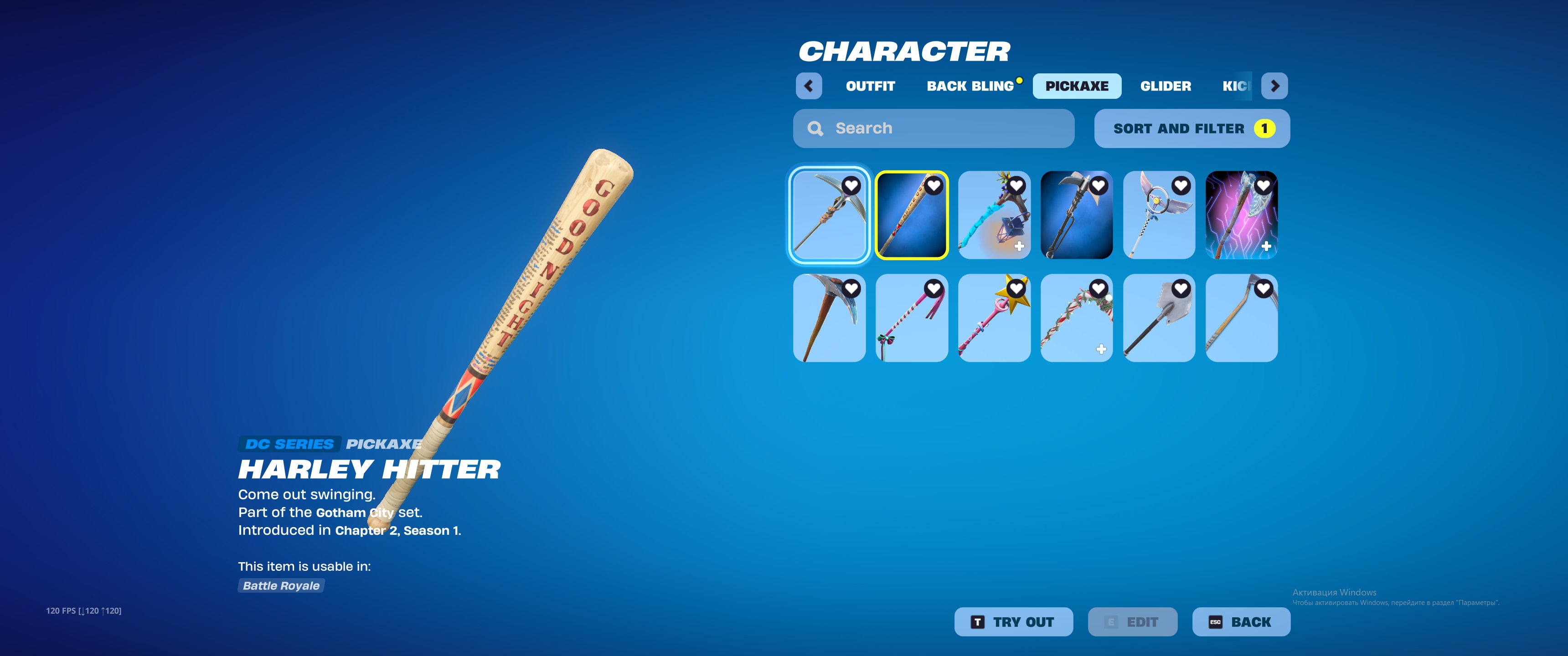The image size is (1568, 656).
Task: Go back using the BACK button
Action: click(x=1241, y=621)
